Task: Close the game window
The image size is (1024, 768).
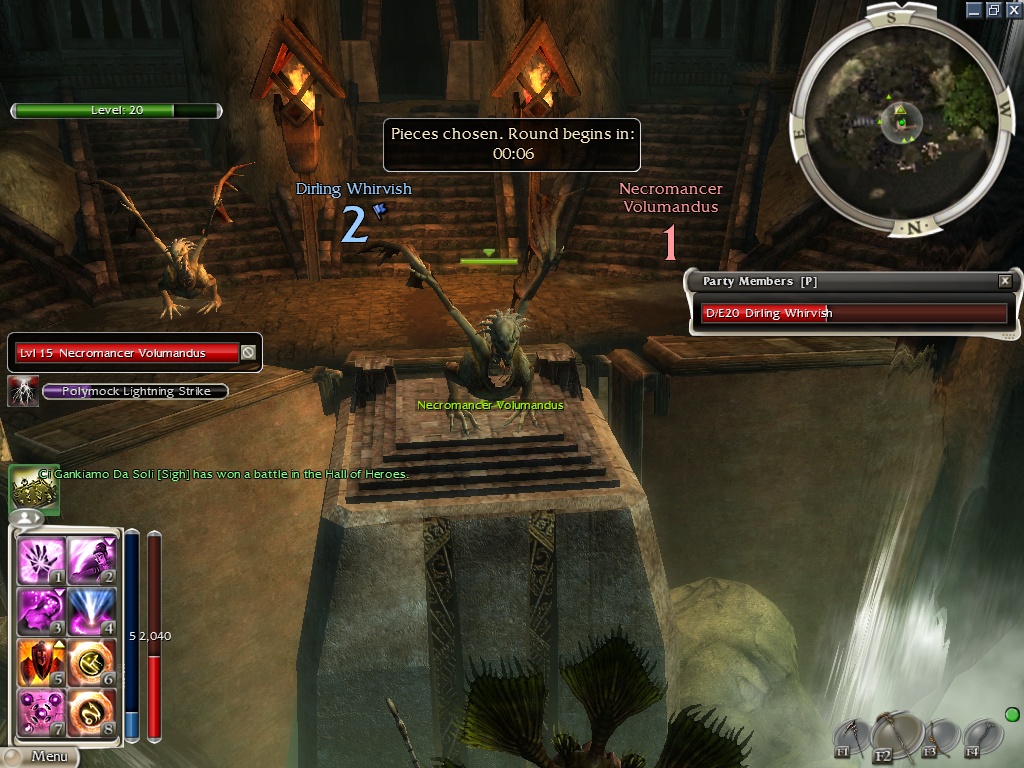Action: (x=1012, y=9)
